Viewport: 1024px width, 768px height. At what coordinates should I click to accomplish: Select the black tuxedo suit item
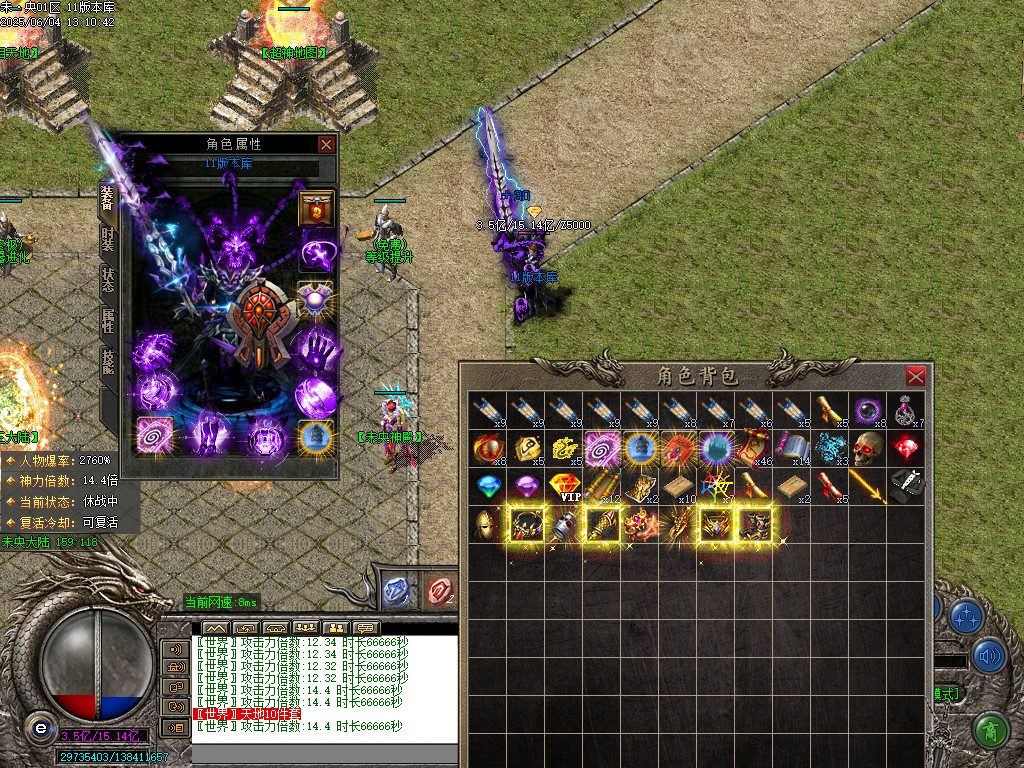906,485
